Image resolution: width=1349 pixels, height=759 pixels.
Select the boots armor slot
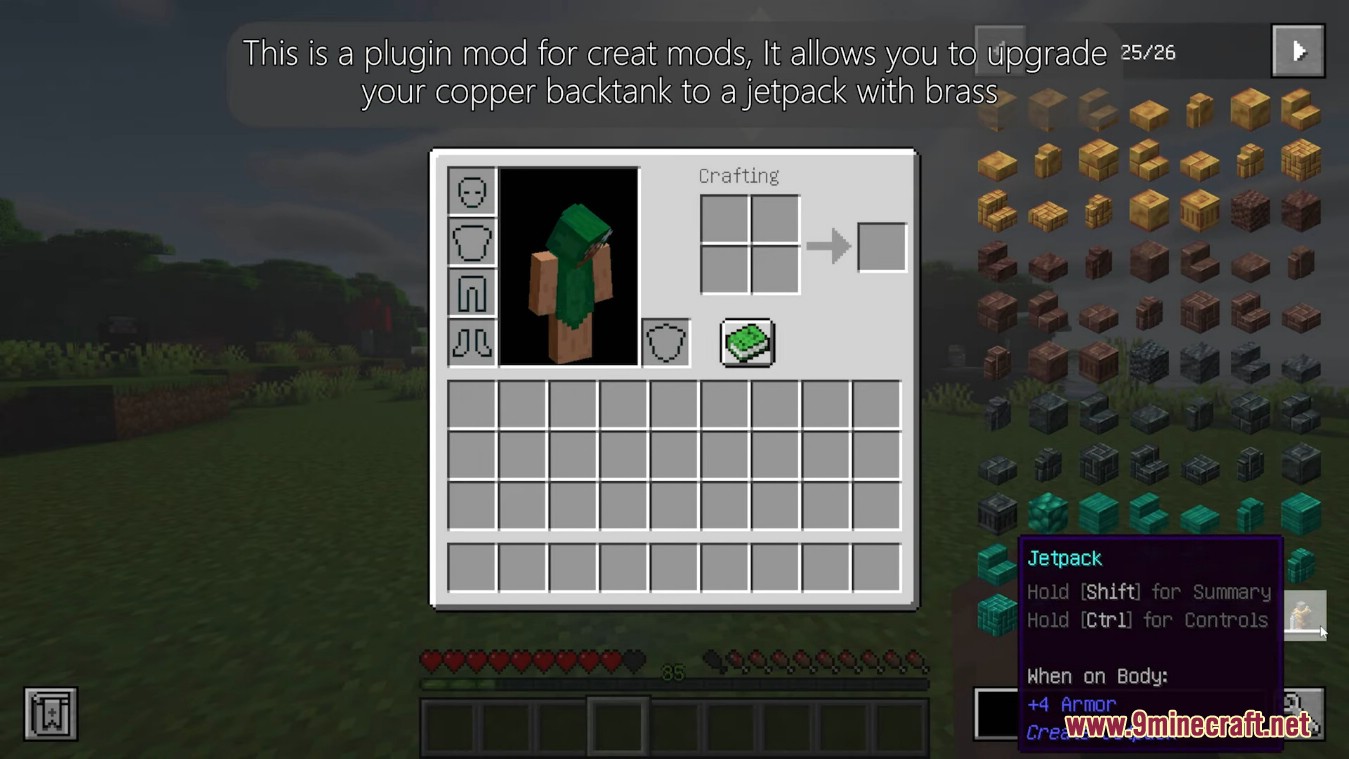coord(471,342)
